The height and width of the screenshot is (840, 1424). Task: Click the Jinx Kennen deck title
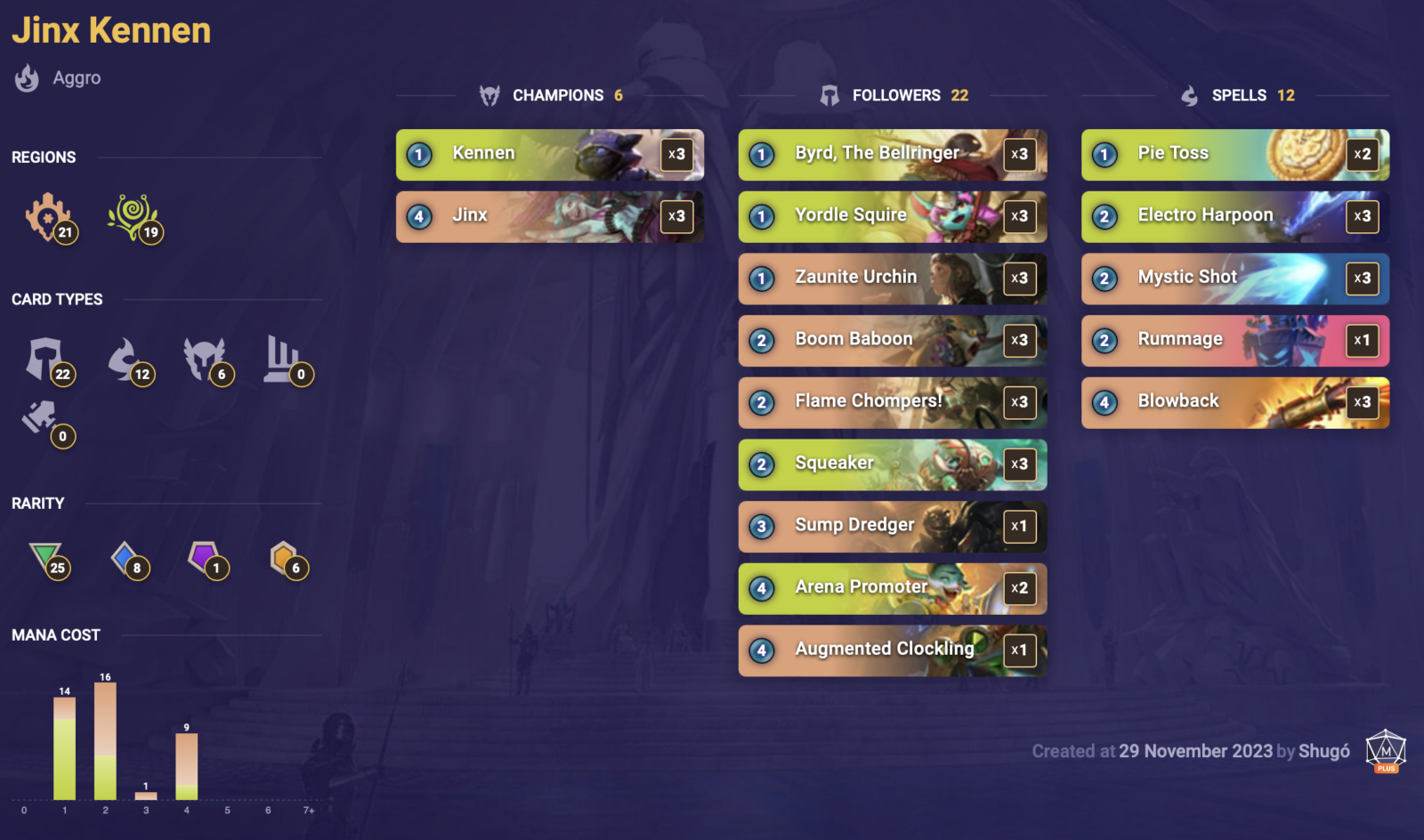[111, 29]
